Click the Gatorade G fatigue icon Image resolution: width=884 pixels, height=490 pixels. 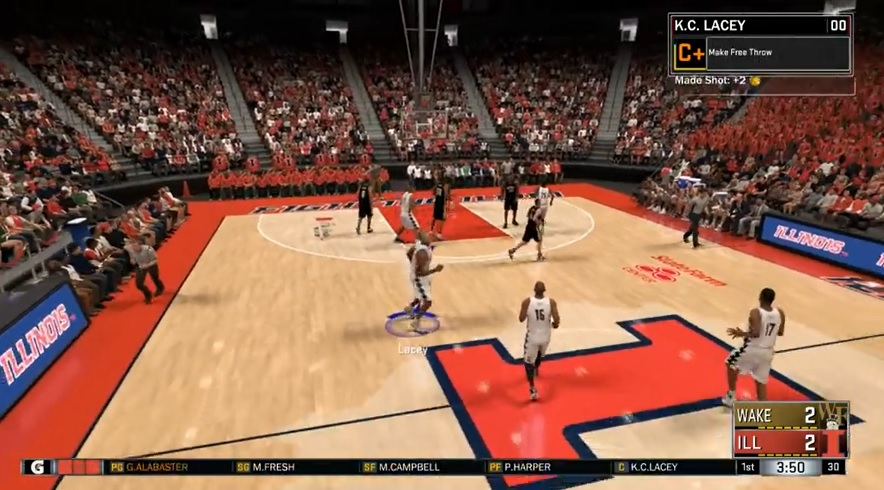pos(38,467)
